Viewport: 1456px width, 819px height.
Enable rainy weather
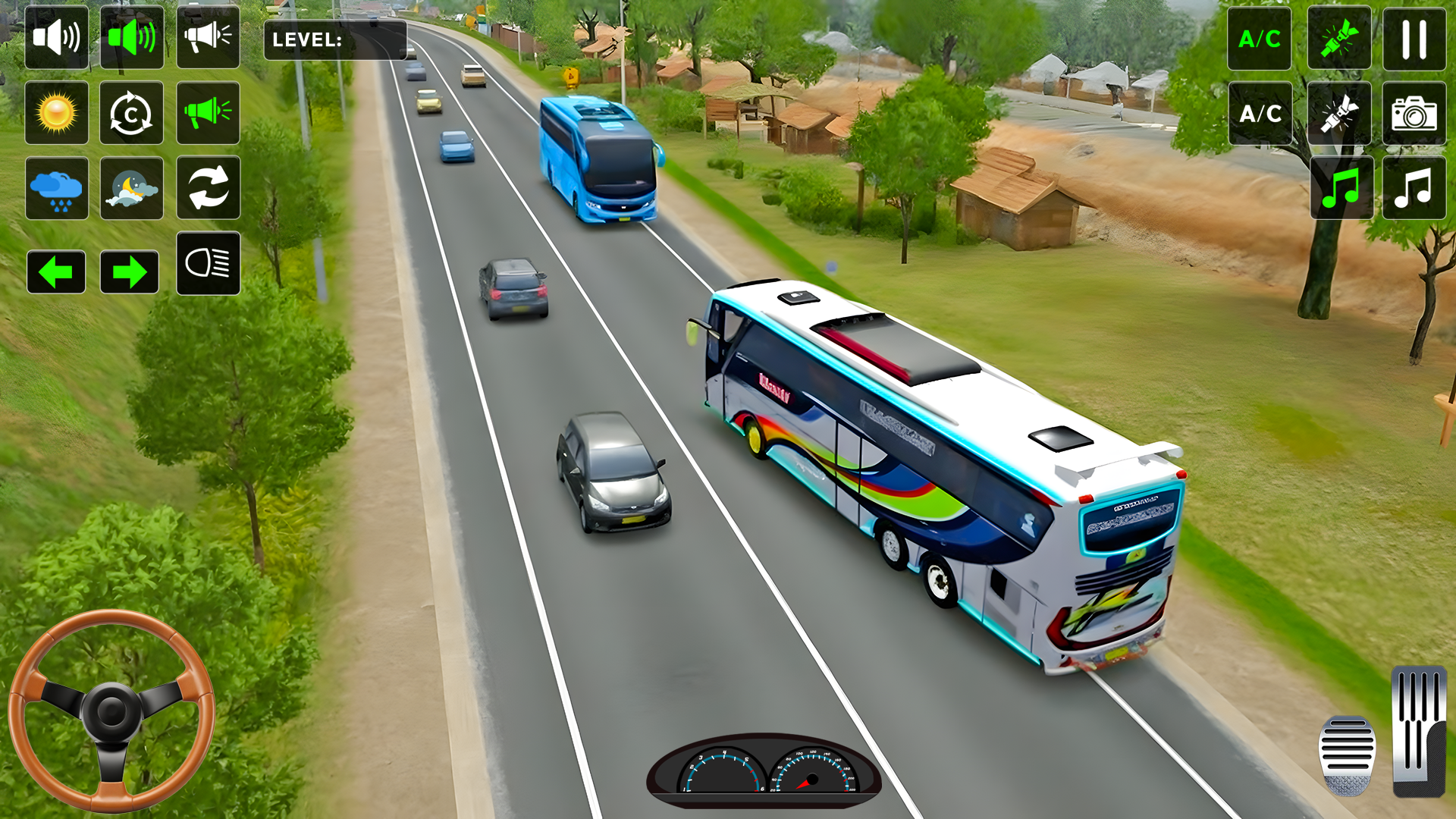56,188
